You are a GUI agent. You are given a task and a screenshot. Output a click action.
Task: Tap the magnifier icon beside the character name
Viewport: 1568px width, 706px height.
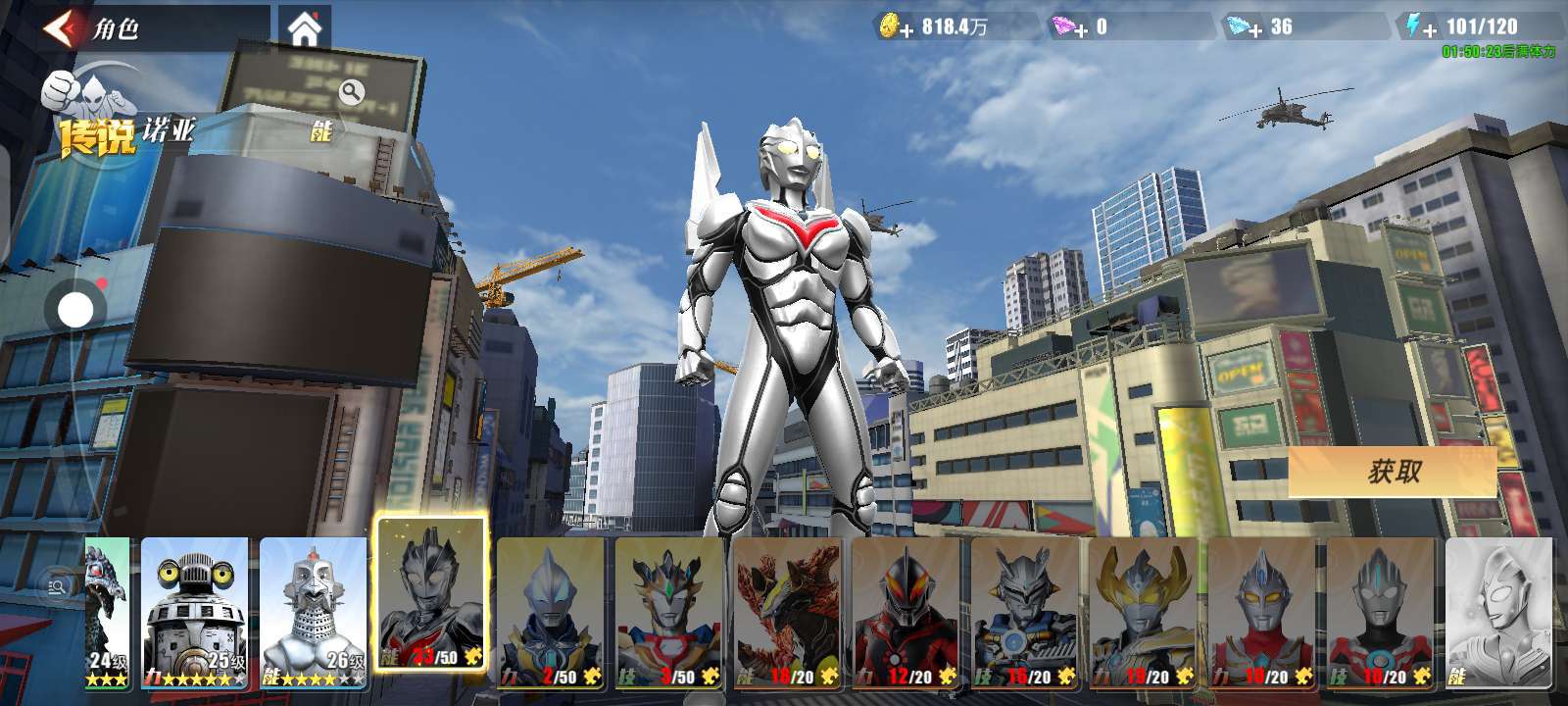(351, 92)
